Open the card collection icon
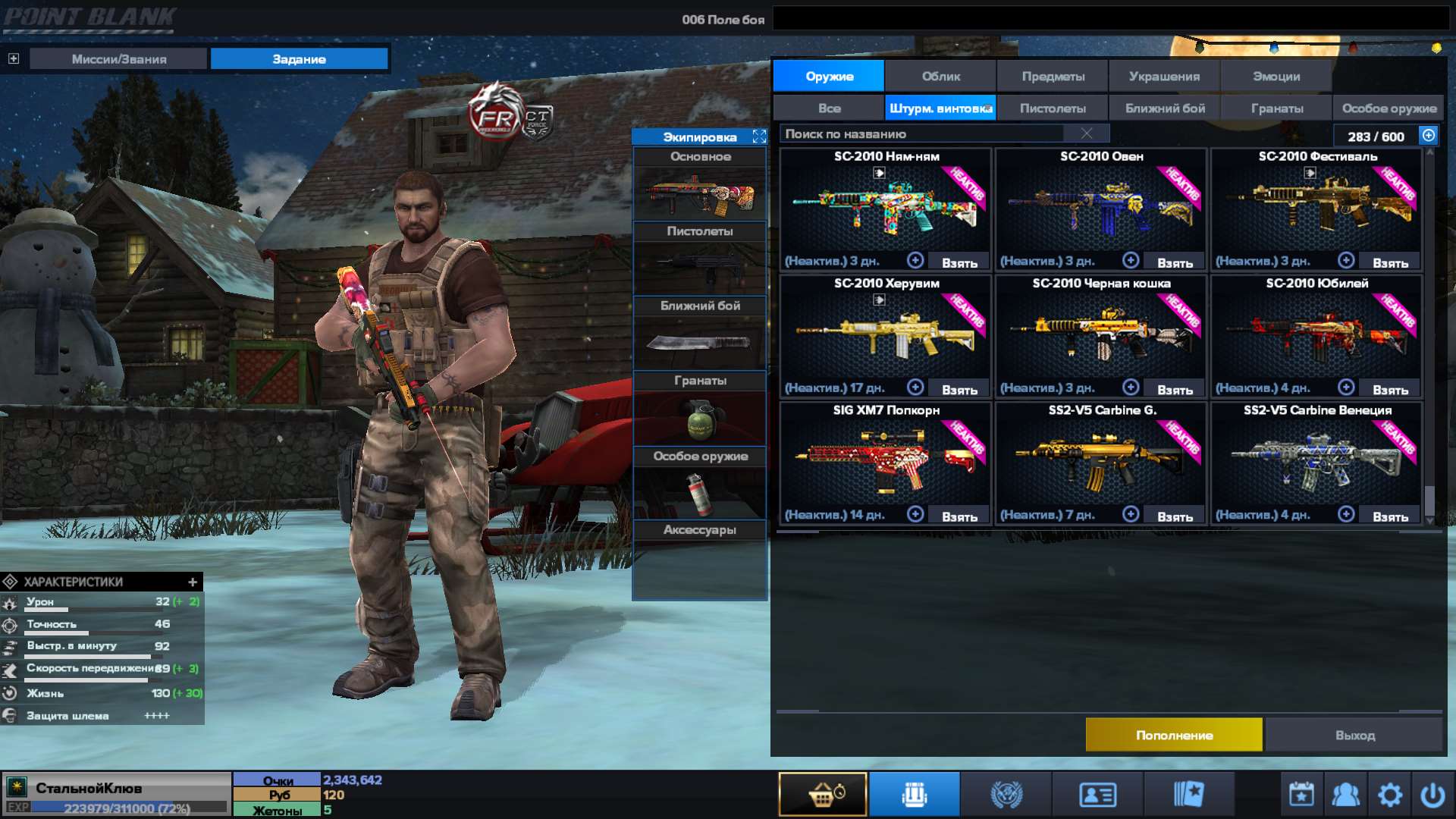 1191,793
